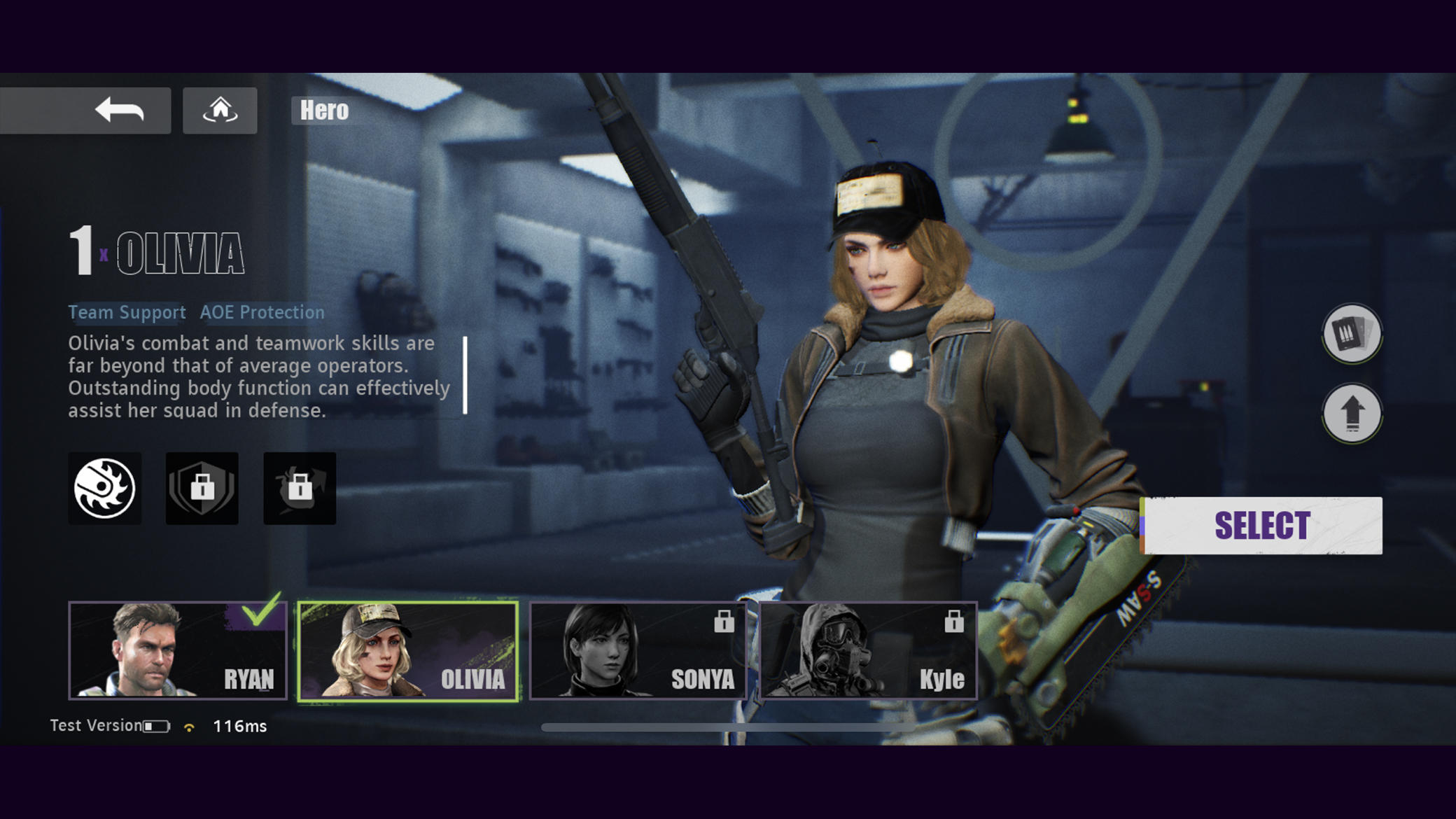Expand the AOE Protection tag
1456x819 pixels.
pyautogui.click(x=261, y=313)
